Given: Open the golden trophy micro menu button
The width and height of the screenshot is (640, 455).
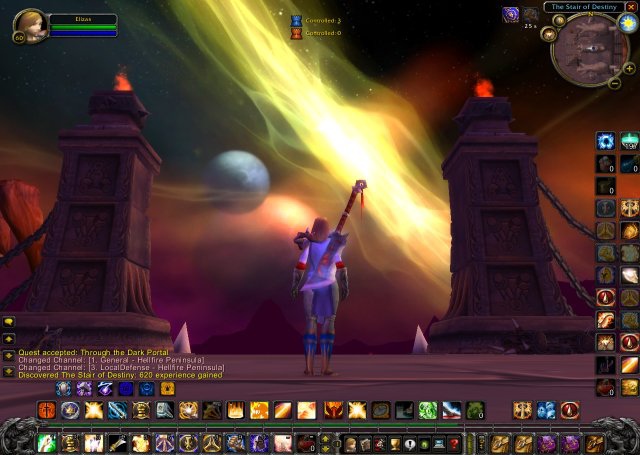Looking at the screenshot, I should (x=393, y=443).
